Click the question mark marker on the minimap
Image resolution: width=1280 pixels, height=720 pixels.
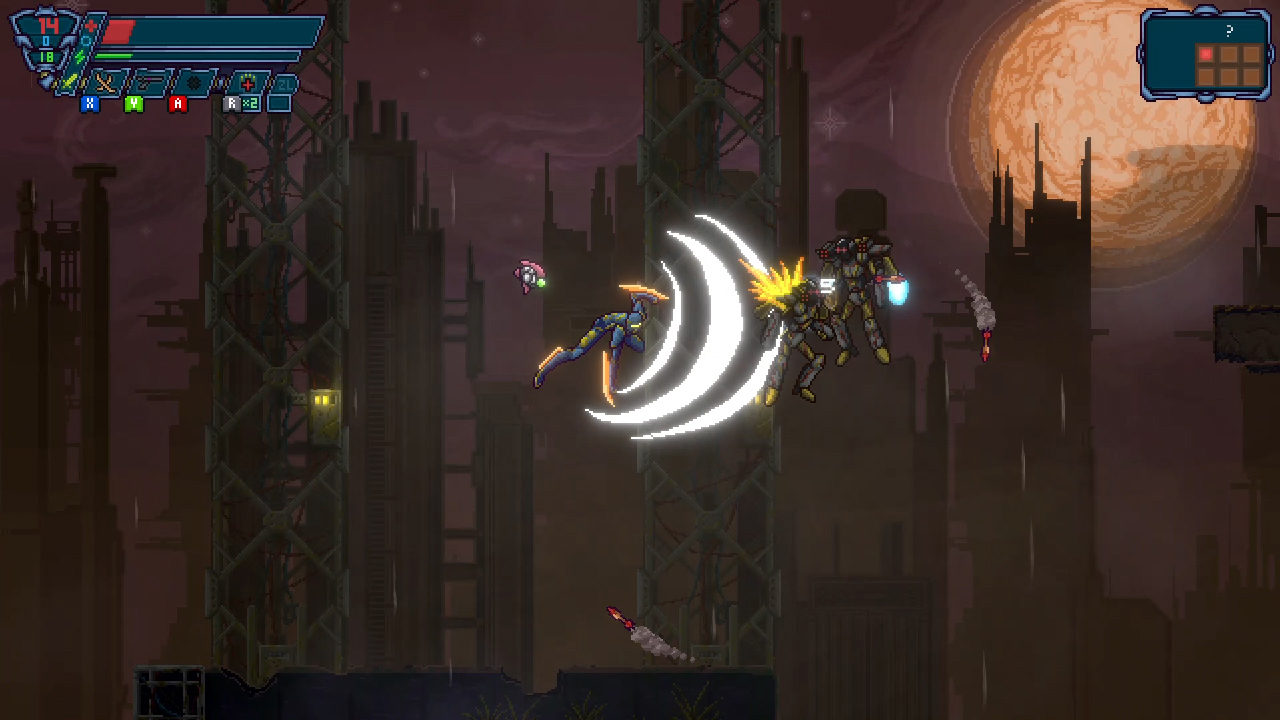click(x=1229, y=30)
